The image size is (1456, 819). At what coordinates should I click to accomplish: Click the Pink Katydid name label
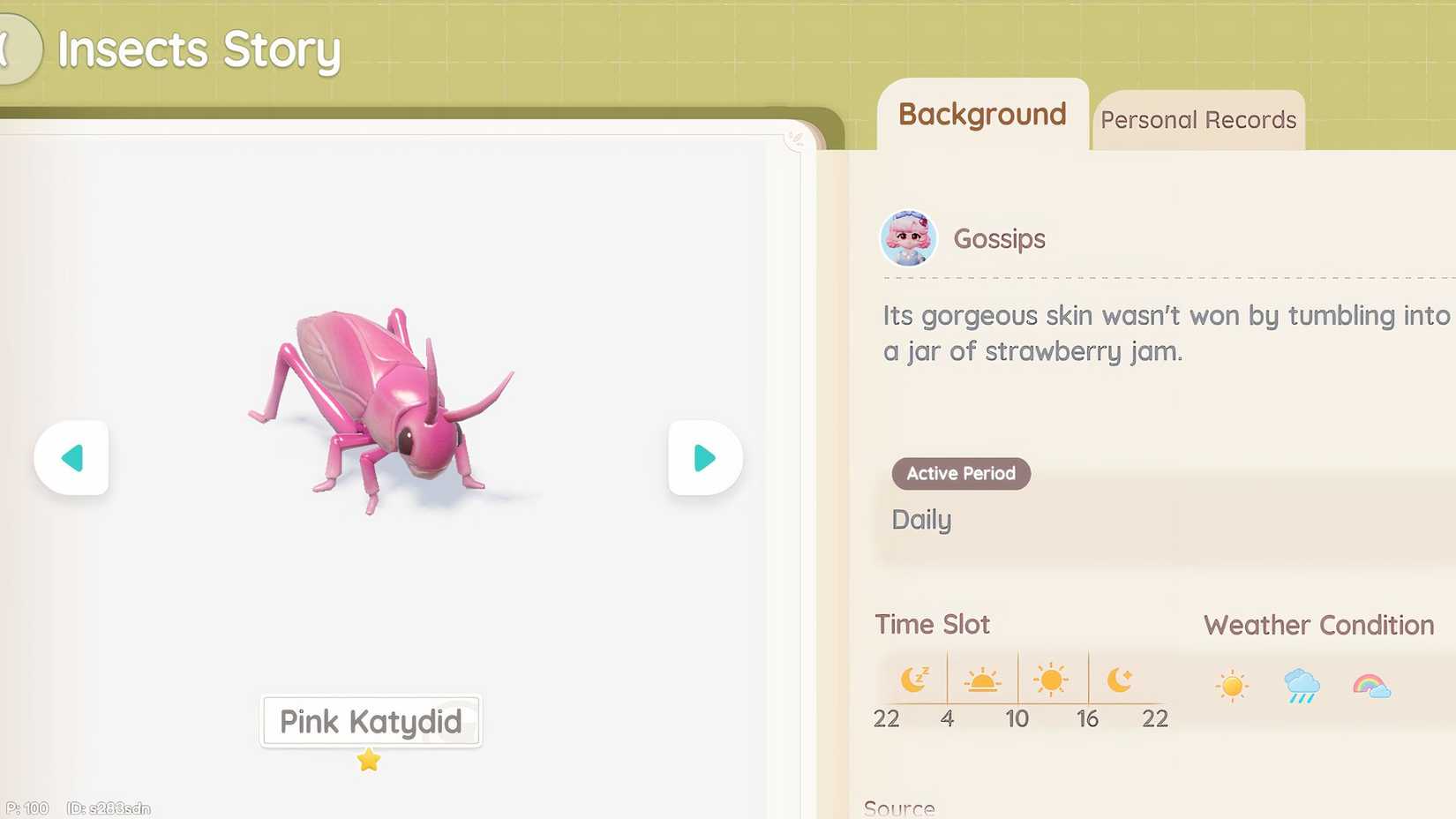pyautogui.click(x=370, y=721)
